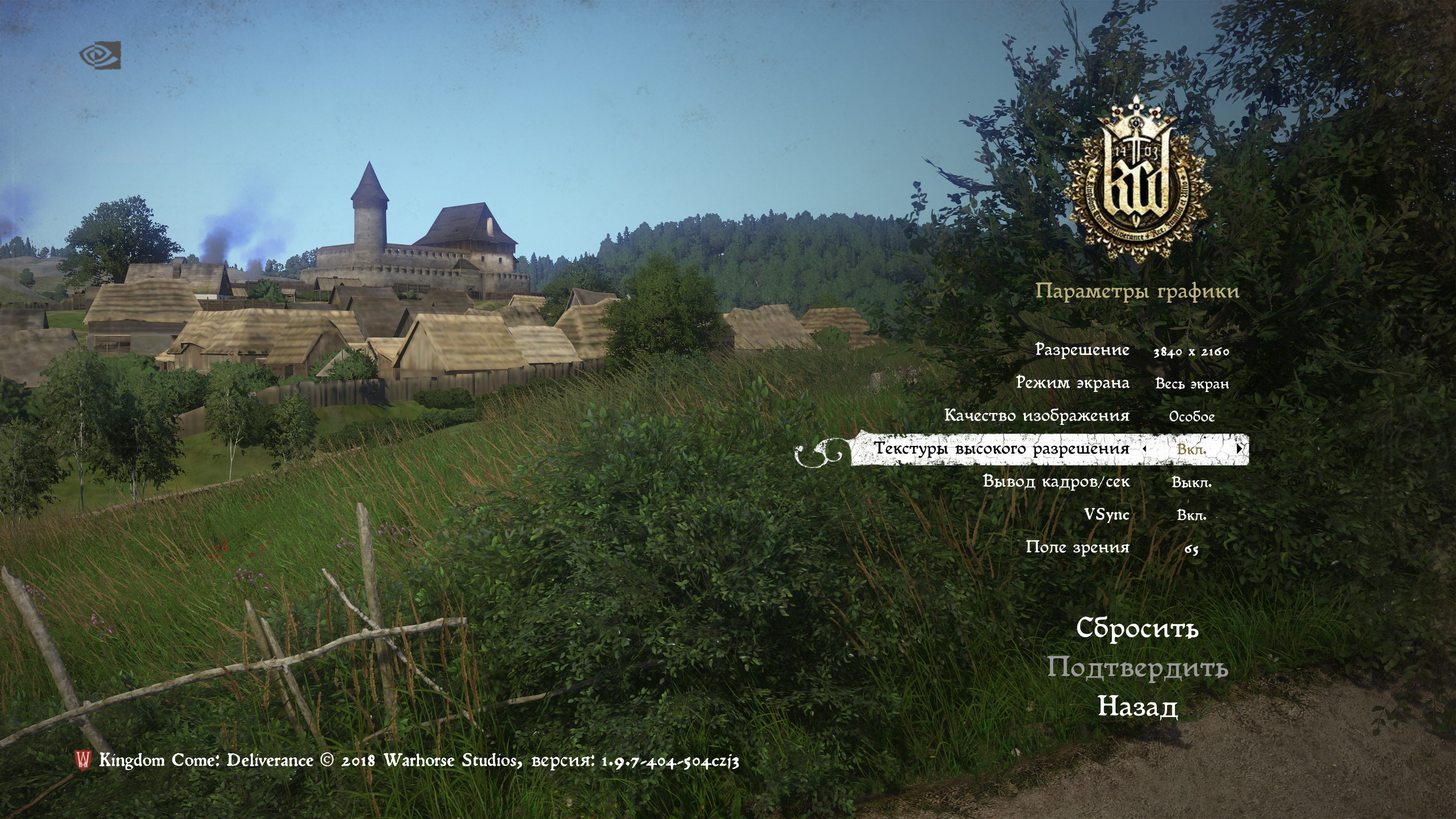Click Сбросить to reset graphics settings
The width and height of the screenshot is (1456, 819).
click(x=1137, y=628)
